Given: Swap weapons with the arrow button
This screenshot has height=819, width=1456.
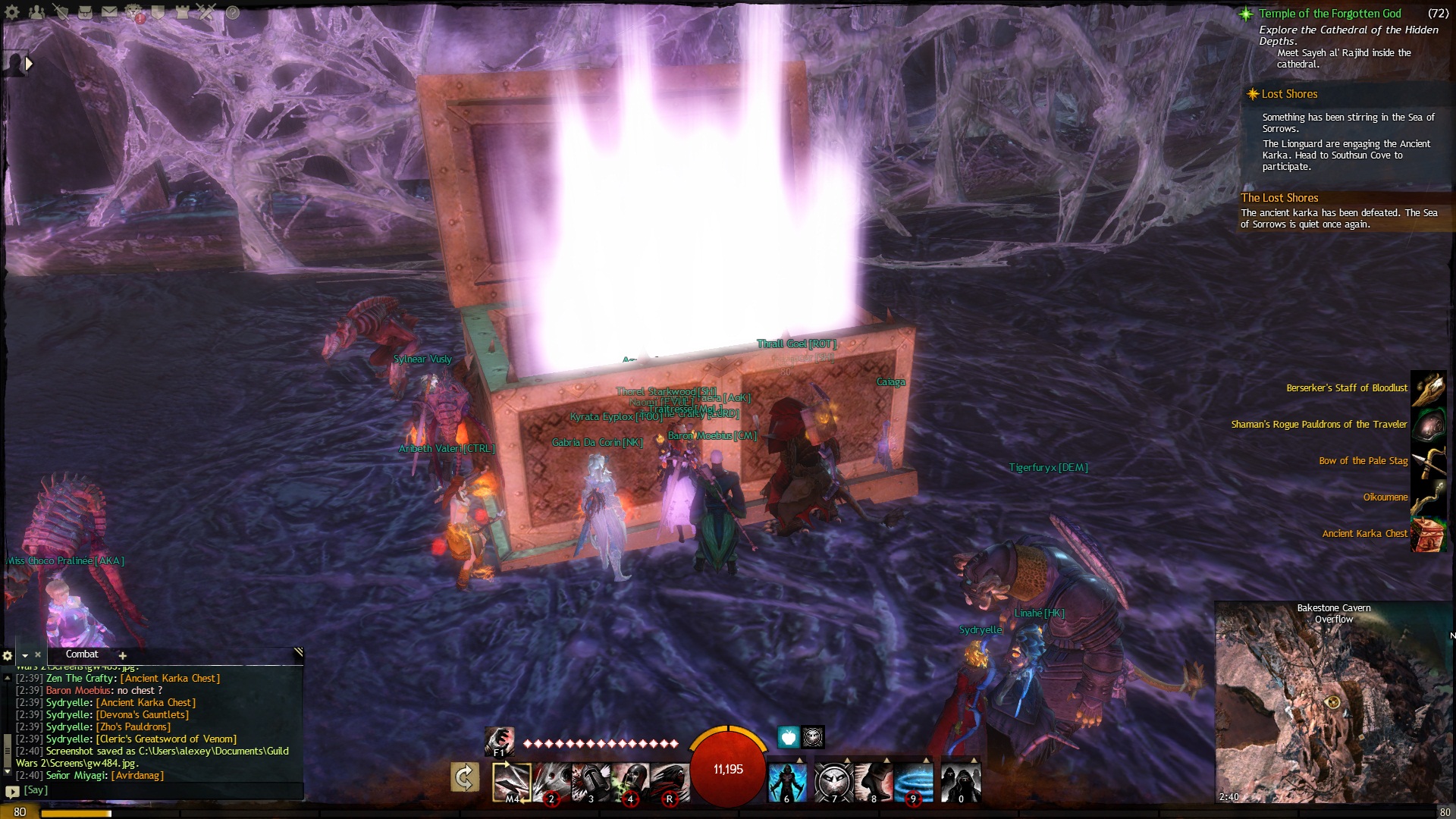Looking at the screenshot, I should point(465,777).
